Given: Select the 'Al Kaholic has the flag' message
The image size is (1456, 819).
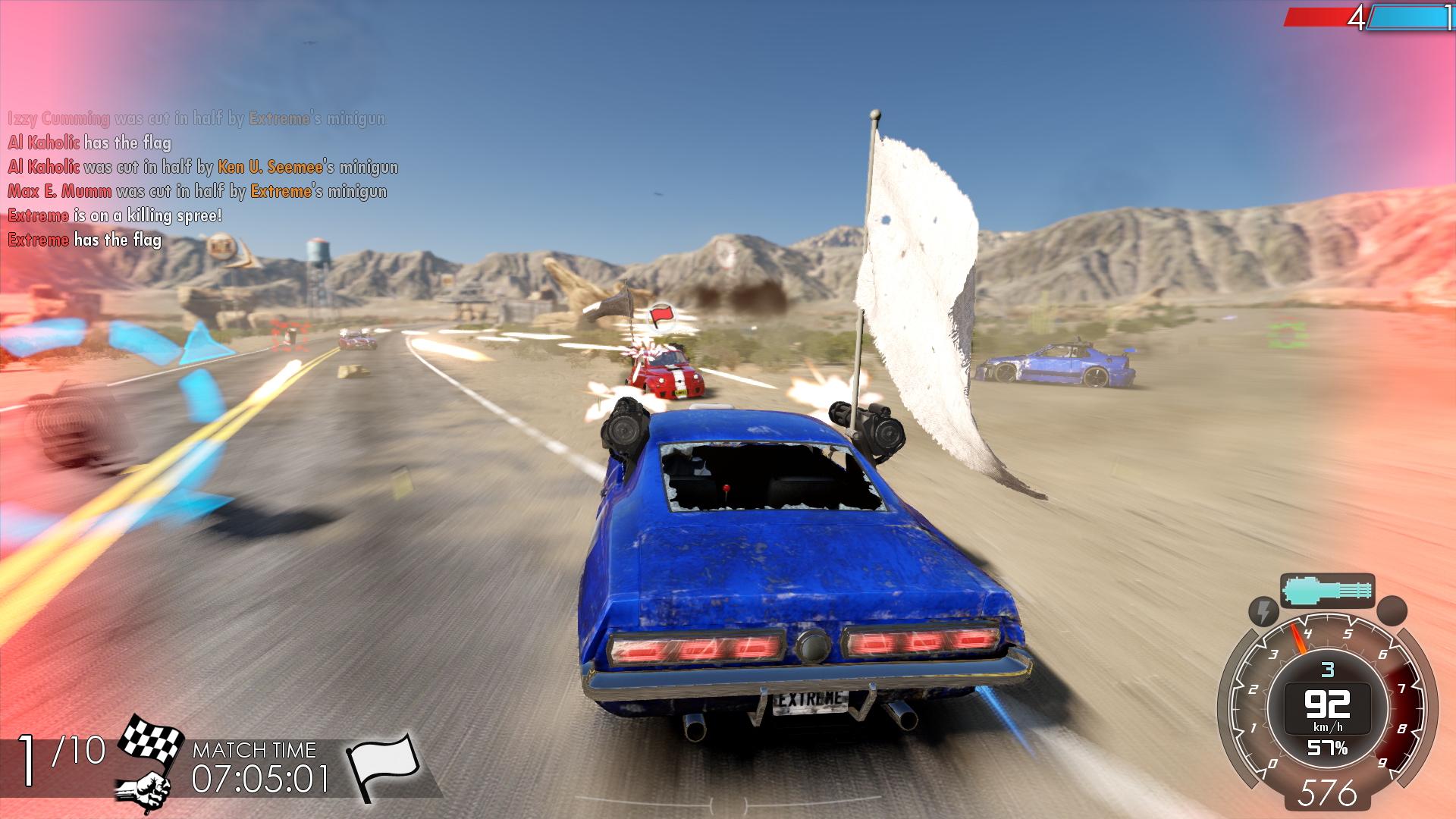Looking at the screenshot, I should point(91,142).
